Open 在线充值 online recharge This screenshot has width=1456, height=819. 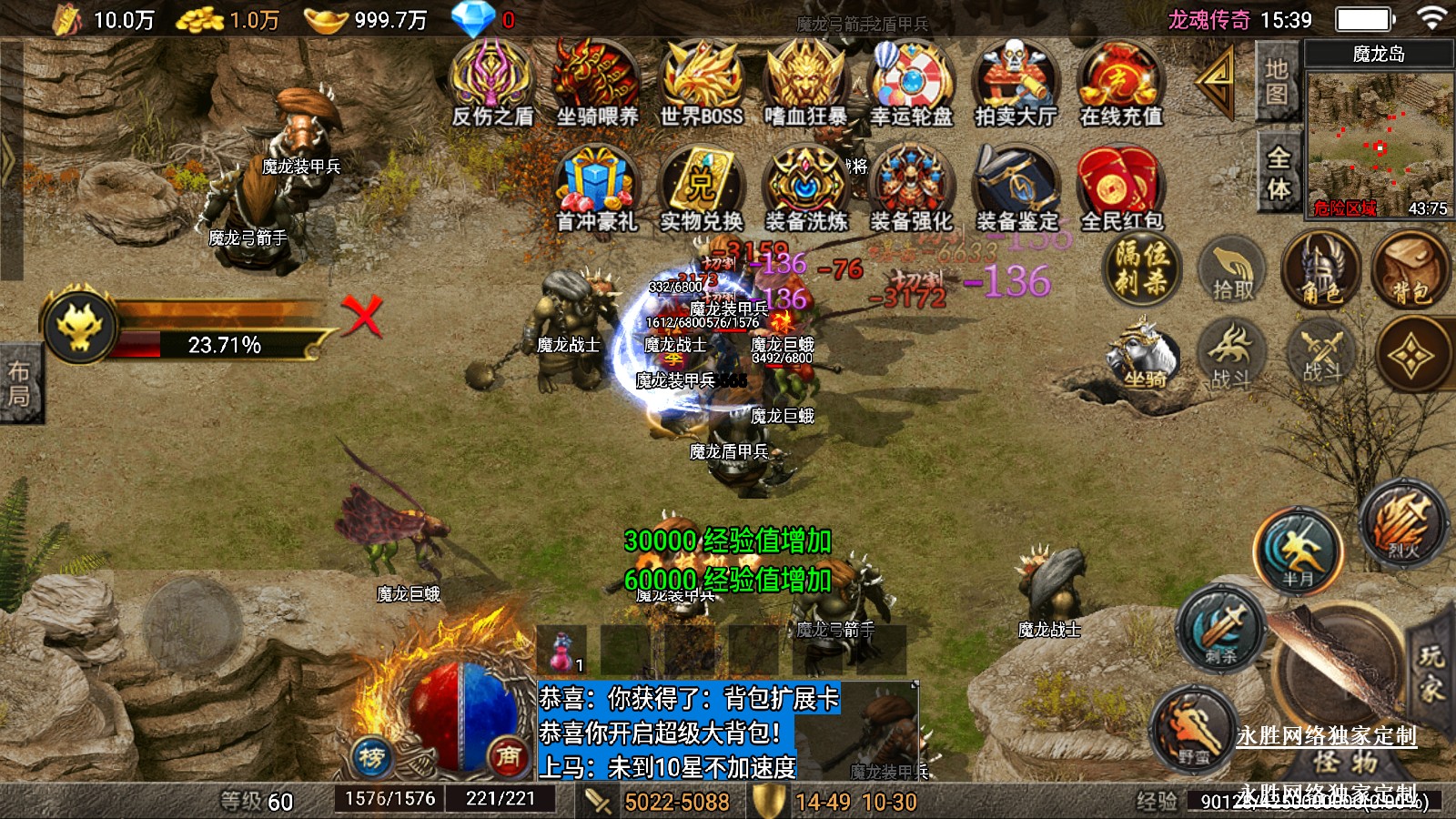point(1120,82)
